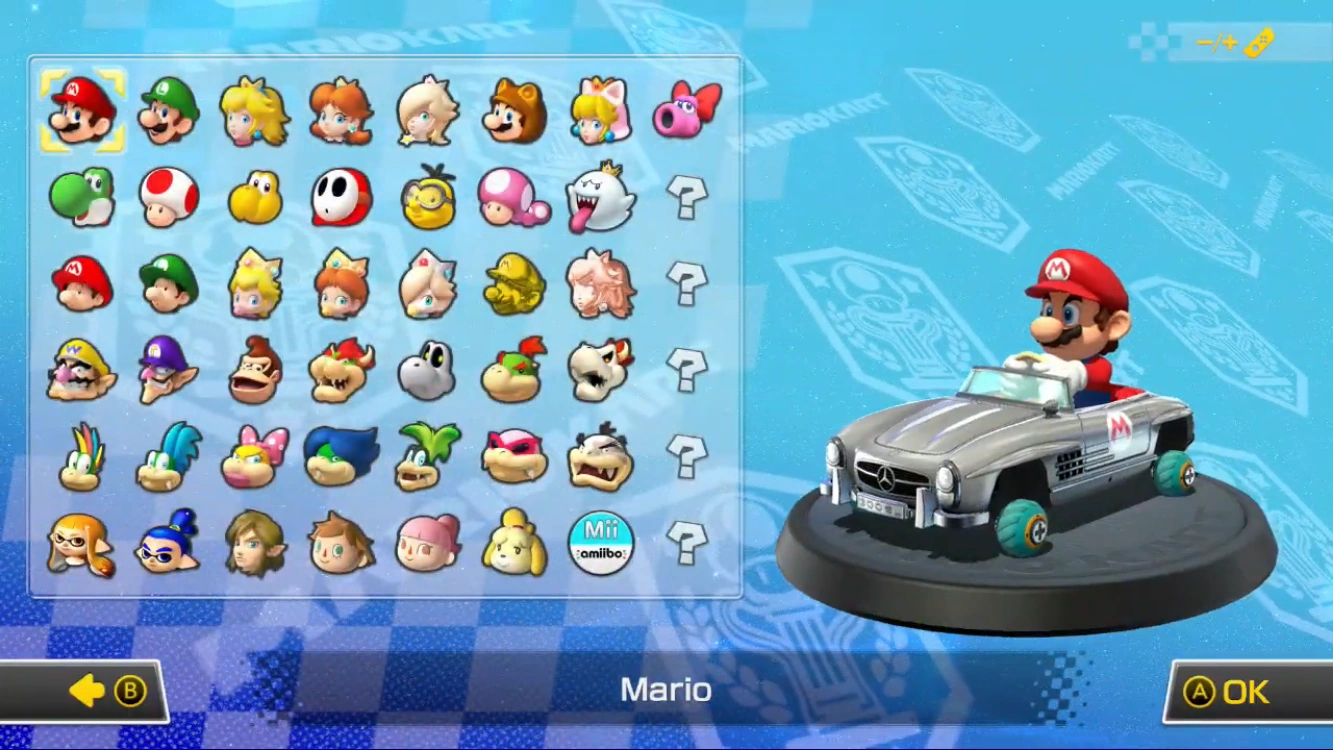
Task: Pick Bowser as your racer
Action: [341, 370]
